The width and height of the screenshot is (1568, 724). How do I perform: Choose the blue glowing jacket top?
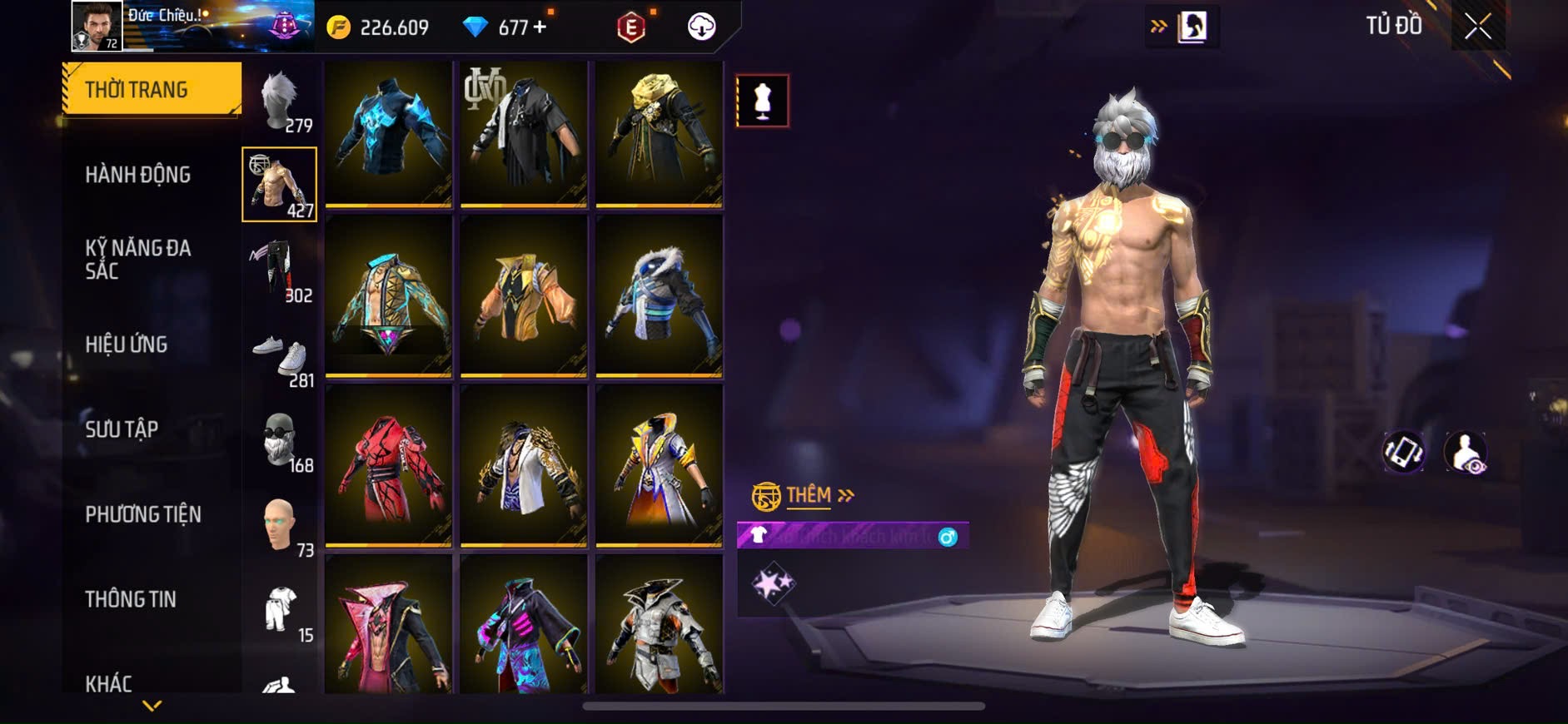(388, 133)
